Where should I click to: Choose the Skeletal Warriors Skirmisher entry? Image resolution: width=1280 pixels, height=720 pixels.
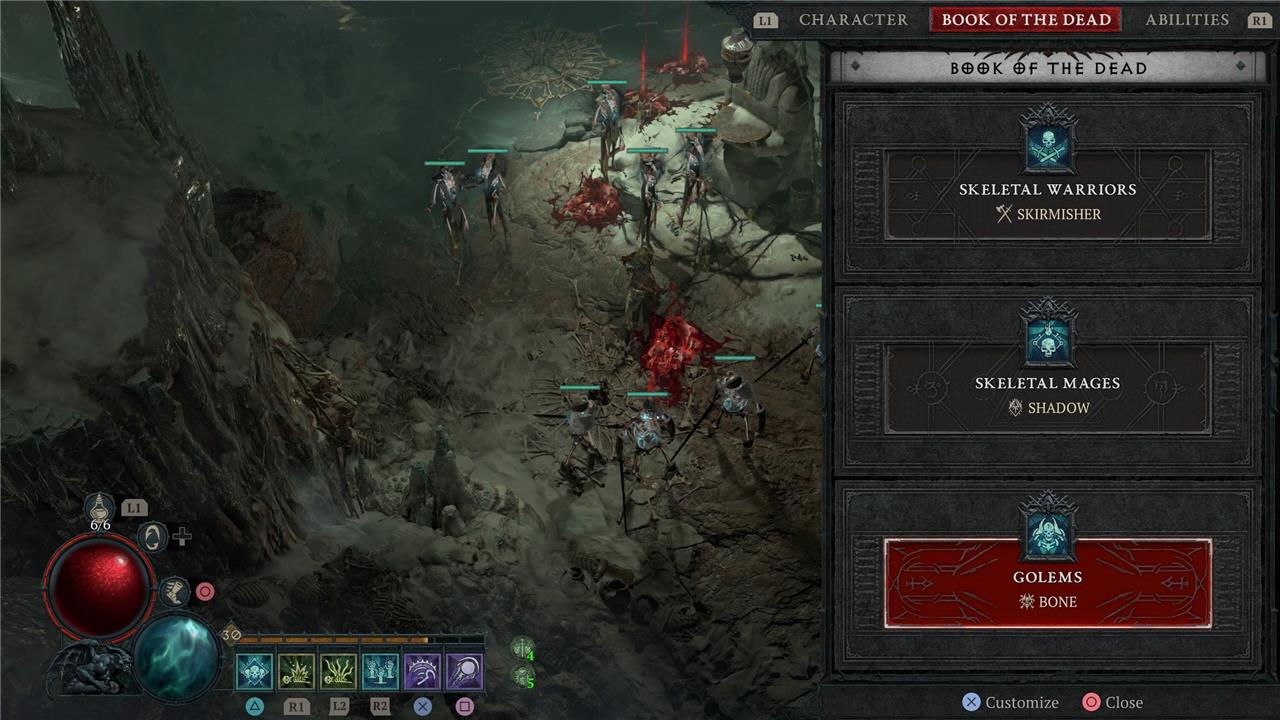point(1047,195)
